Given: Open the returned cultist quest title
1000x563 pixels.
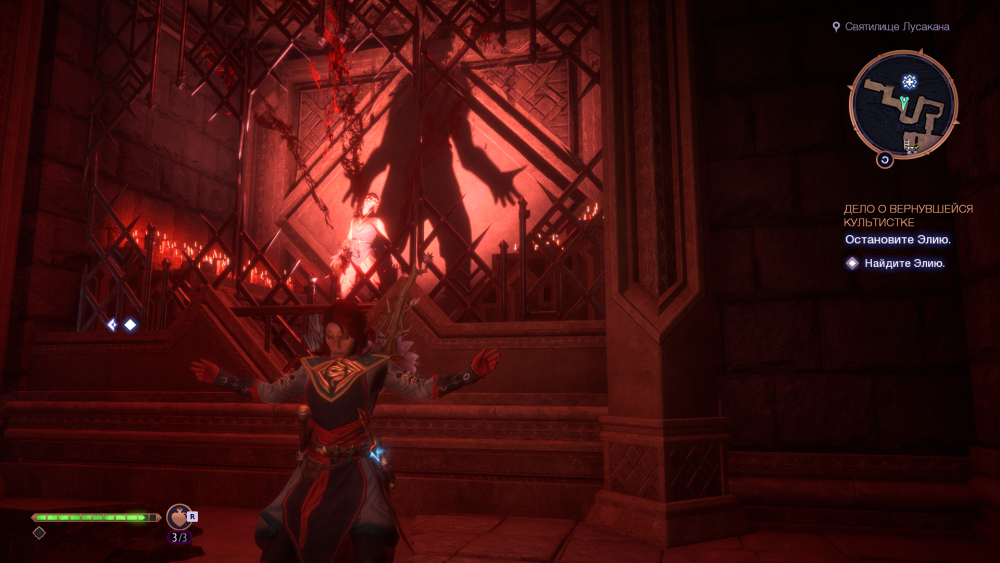Looking at the screenshot, I should point(908,215).
